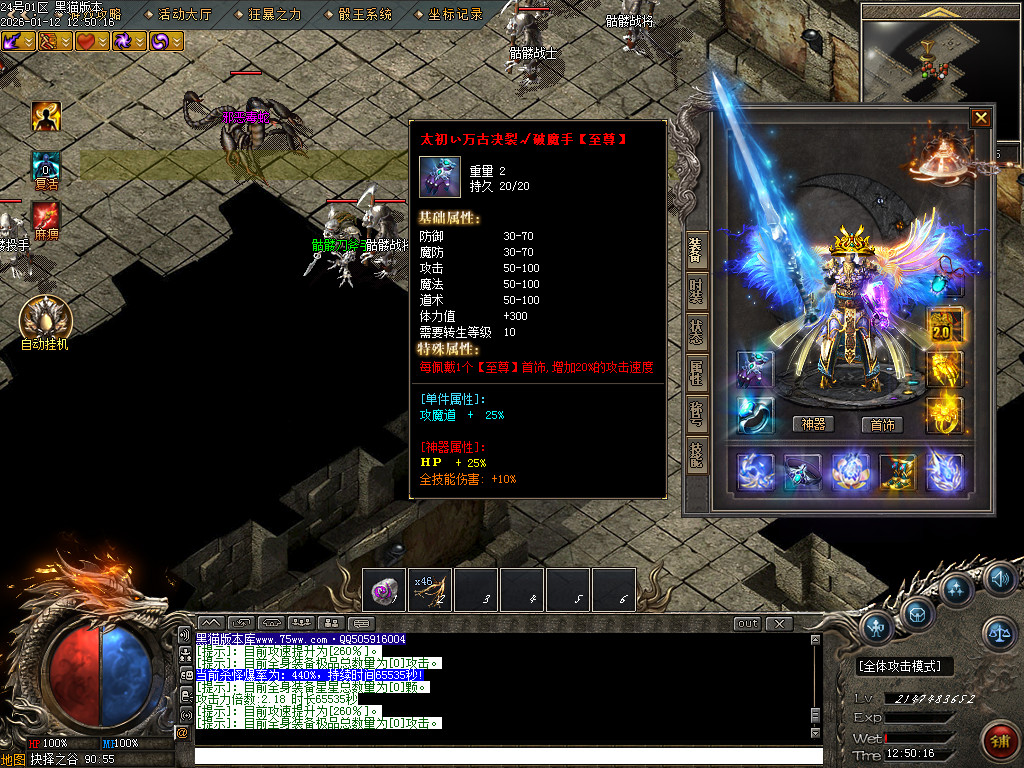Switch to the 时装 tab
Viewport: 1024px width, 768px height.
click(697, 291)
